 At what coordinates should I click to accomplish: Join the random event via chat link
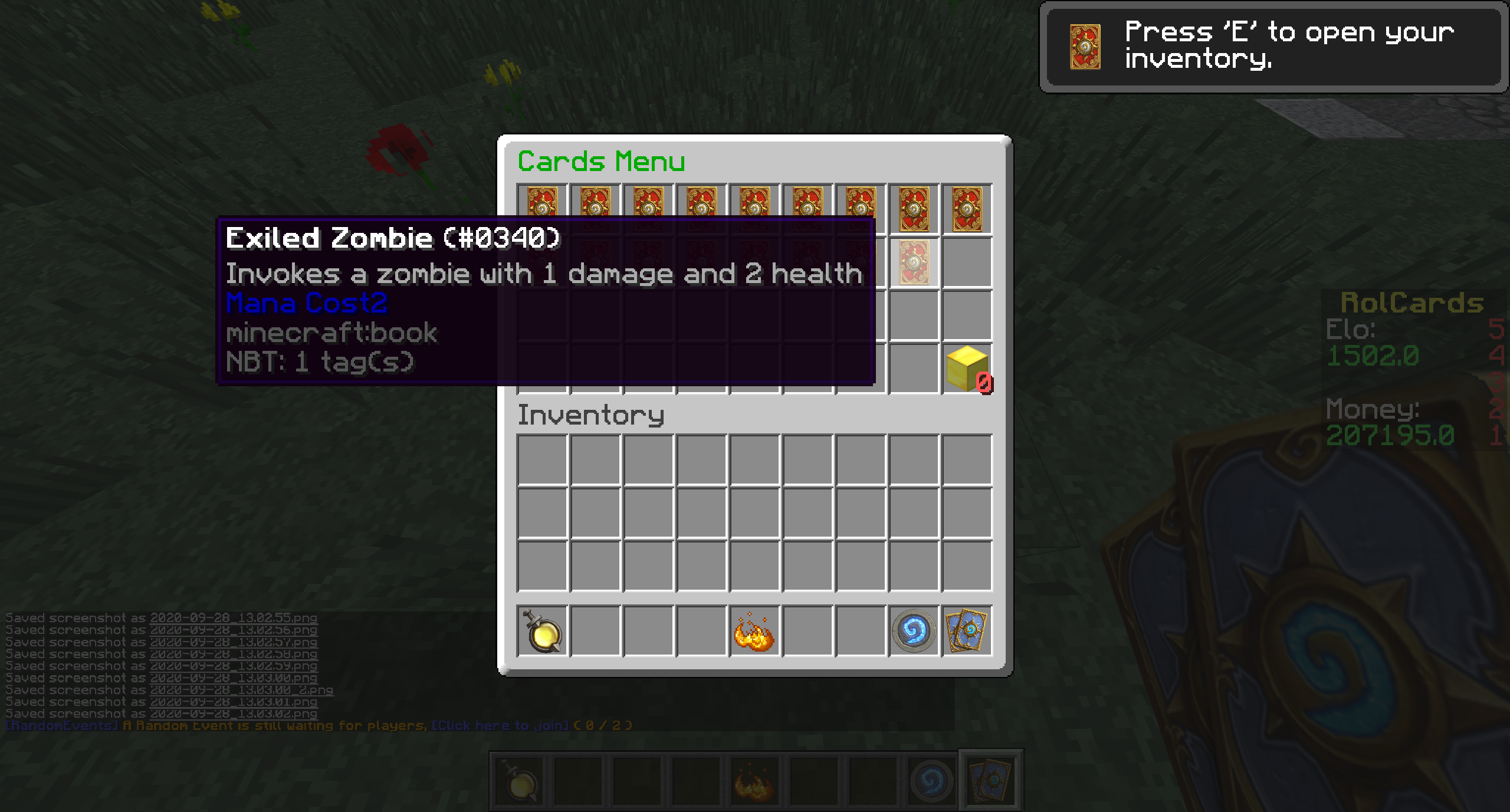point(500,725)
